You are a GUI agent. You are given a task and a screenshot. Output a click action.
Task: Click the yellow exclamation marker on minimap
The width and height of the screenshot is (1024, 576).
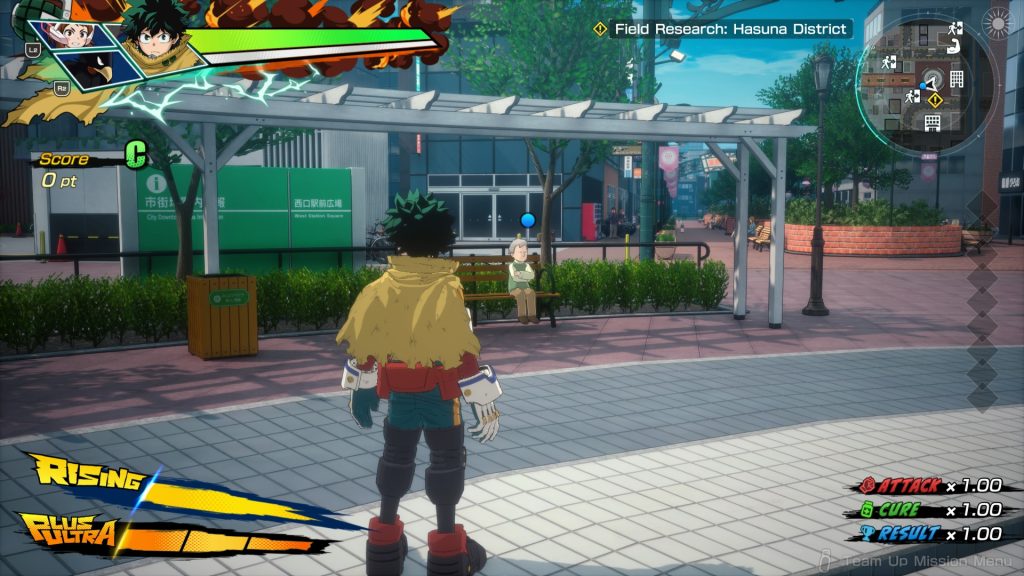point(935,99)
